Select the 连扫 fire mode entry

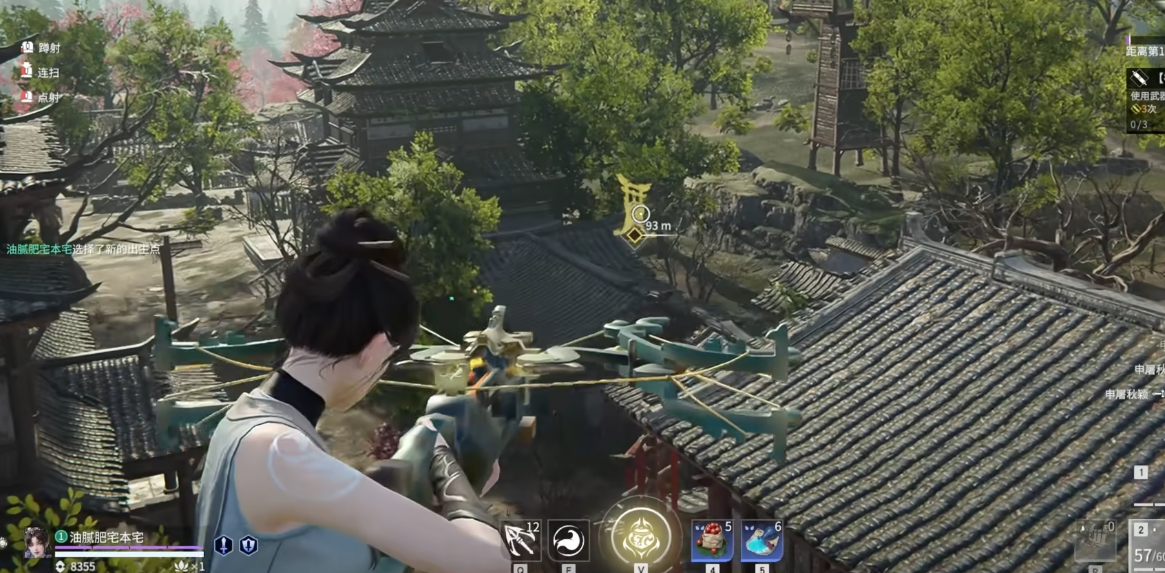pos(48,73)
